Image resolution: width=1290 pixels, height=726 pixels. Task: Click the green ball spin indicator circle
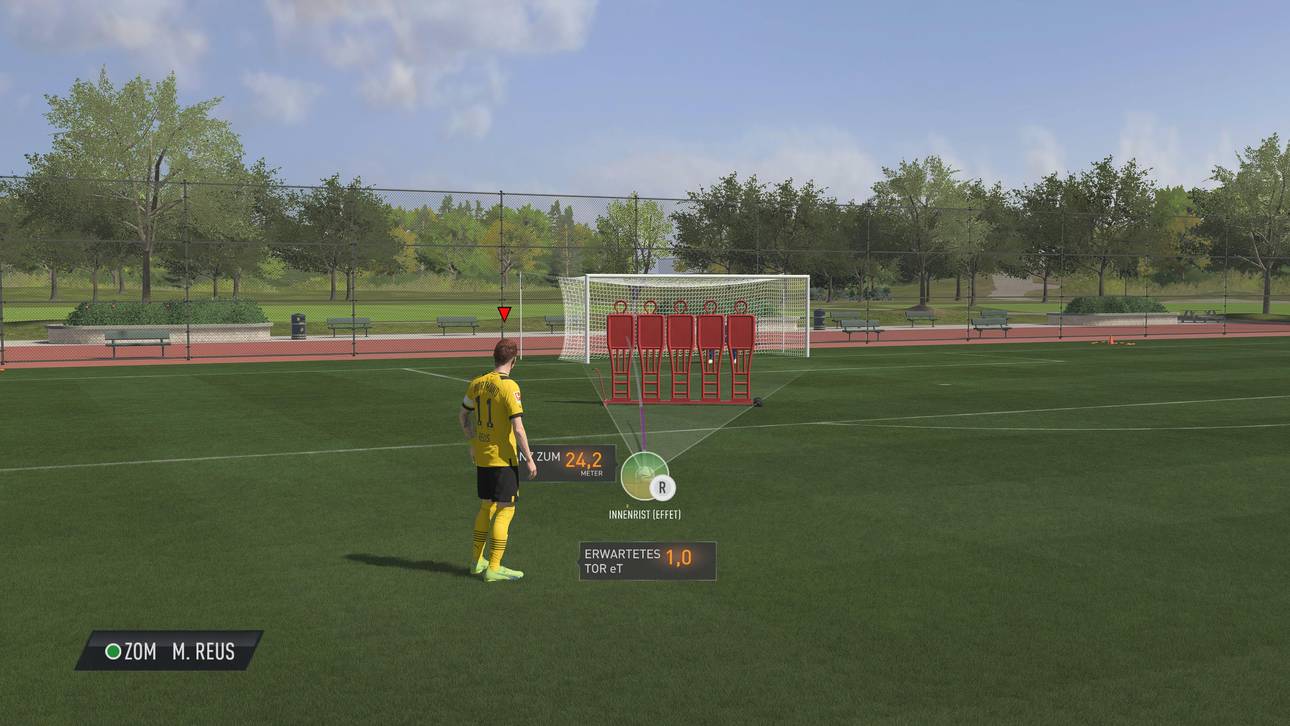coord(644,475)
